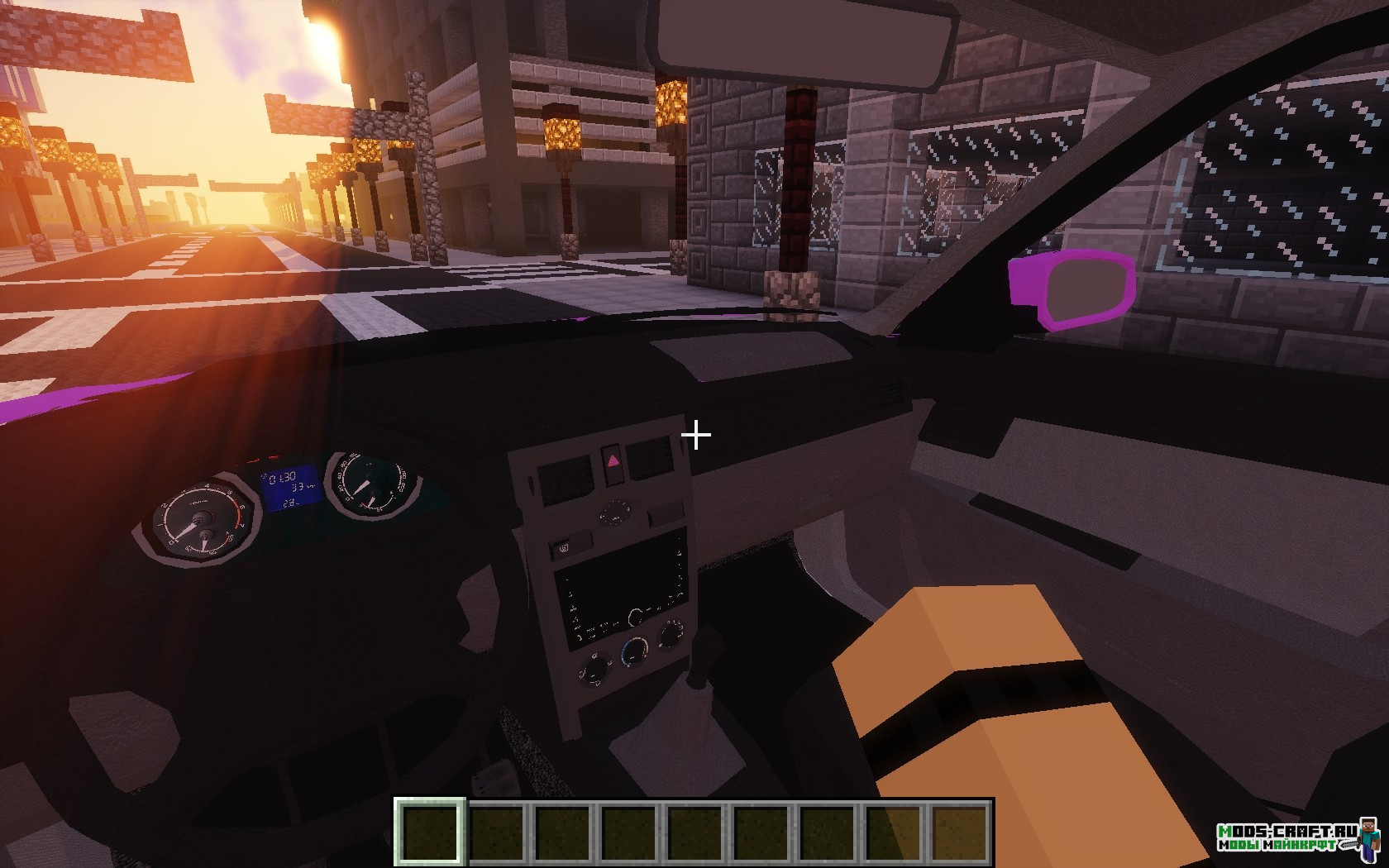Select the highlighted first hotbar slot
Screen dimensions: 1389x868
click(429, 830)
